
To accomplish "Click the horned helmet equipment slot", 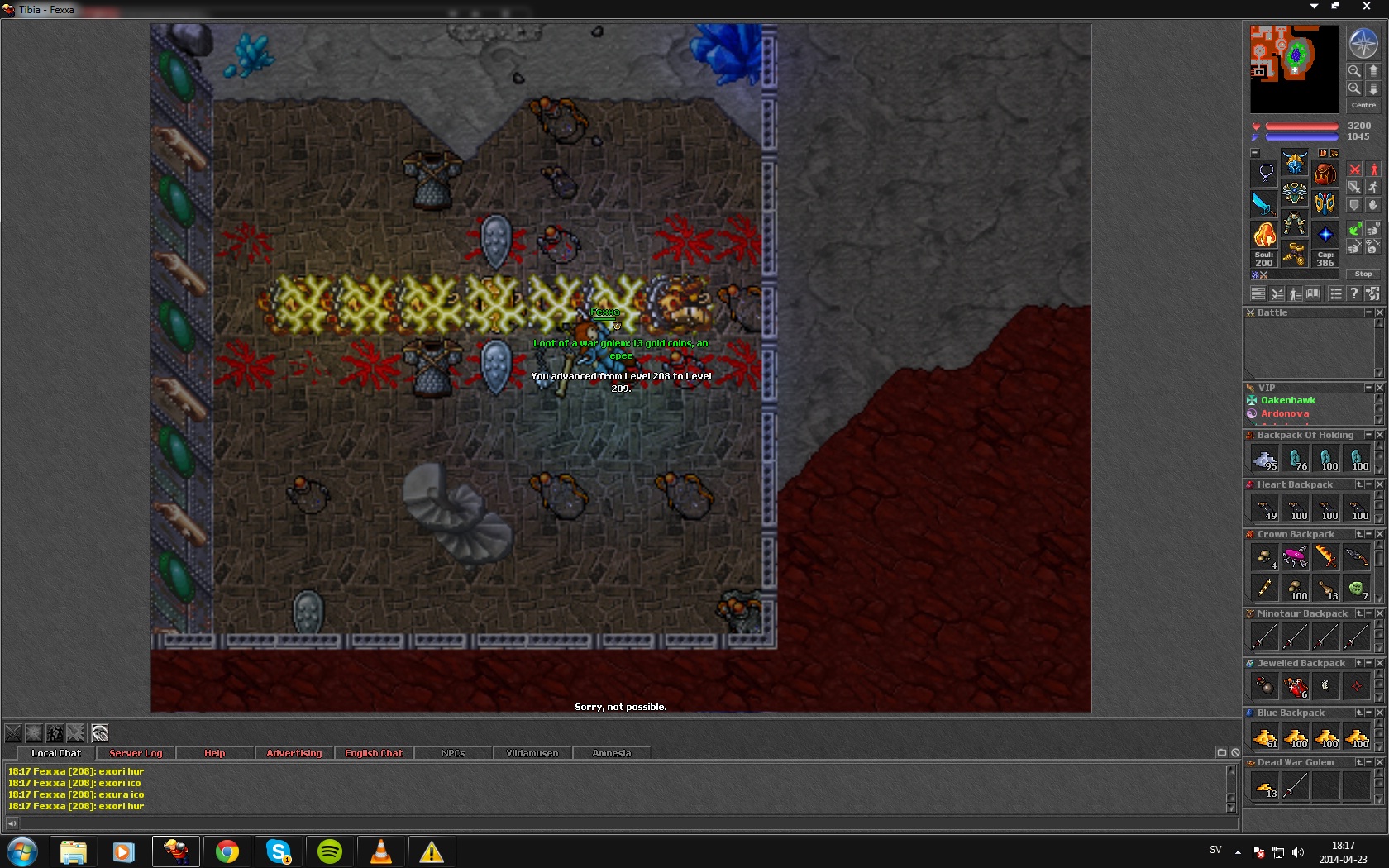I will pos(1295,163).
